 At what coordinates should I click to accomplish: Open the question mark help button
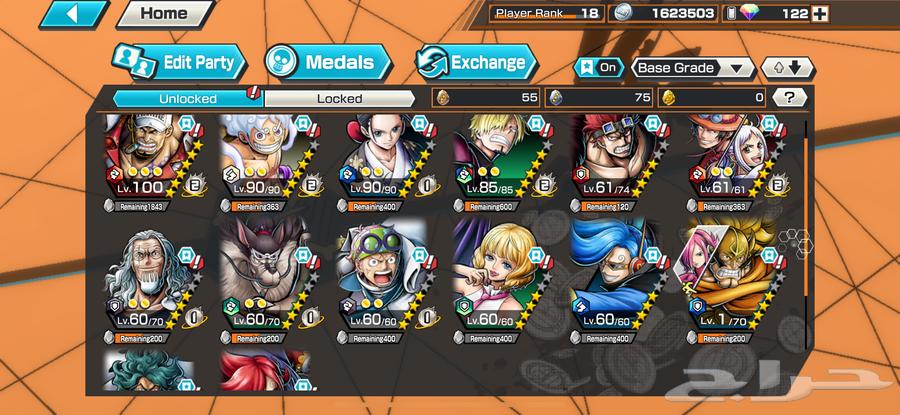pos(790,98)
